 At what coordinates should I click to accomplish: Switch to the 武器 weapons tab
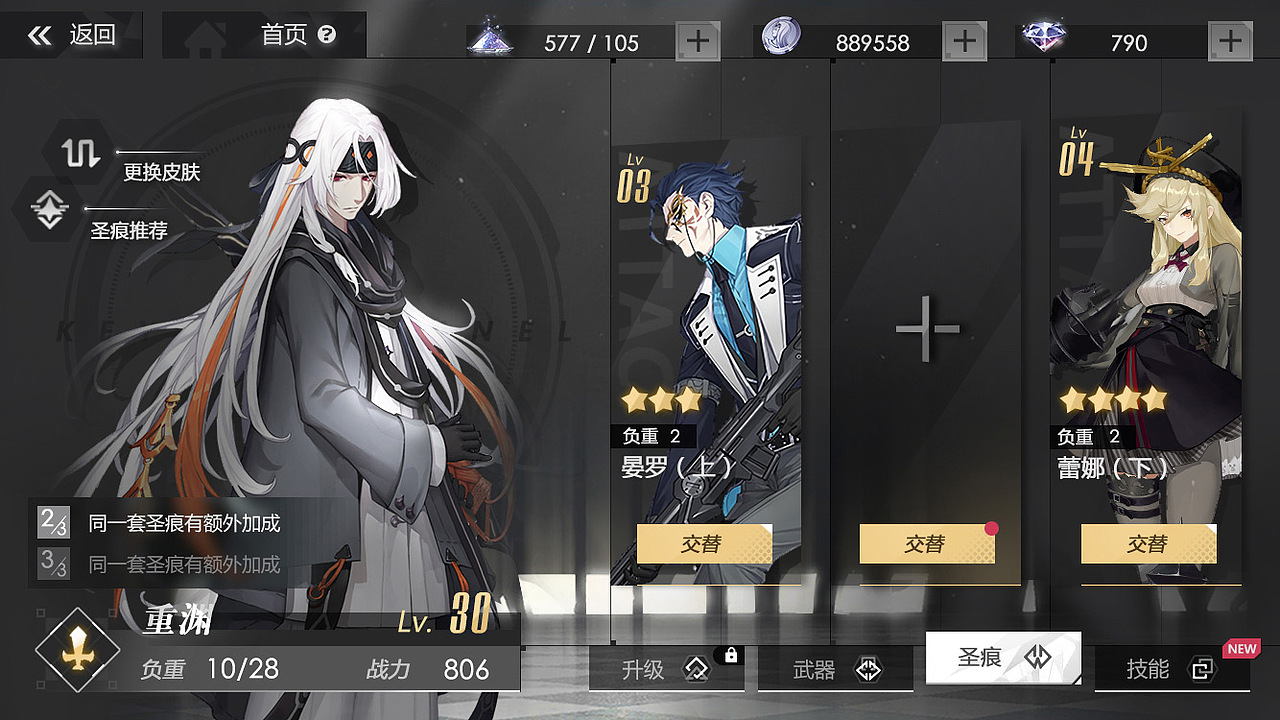(x=835, y=670)
